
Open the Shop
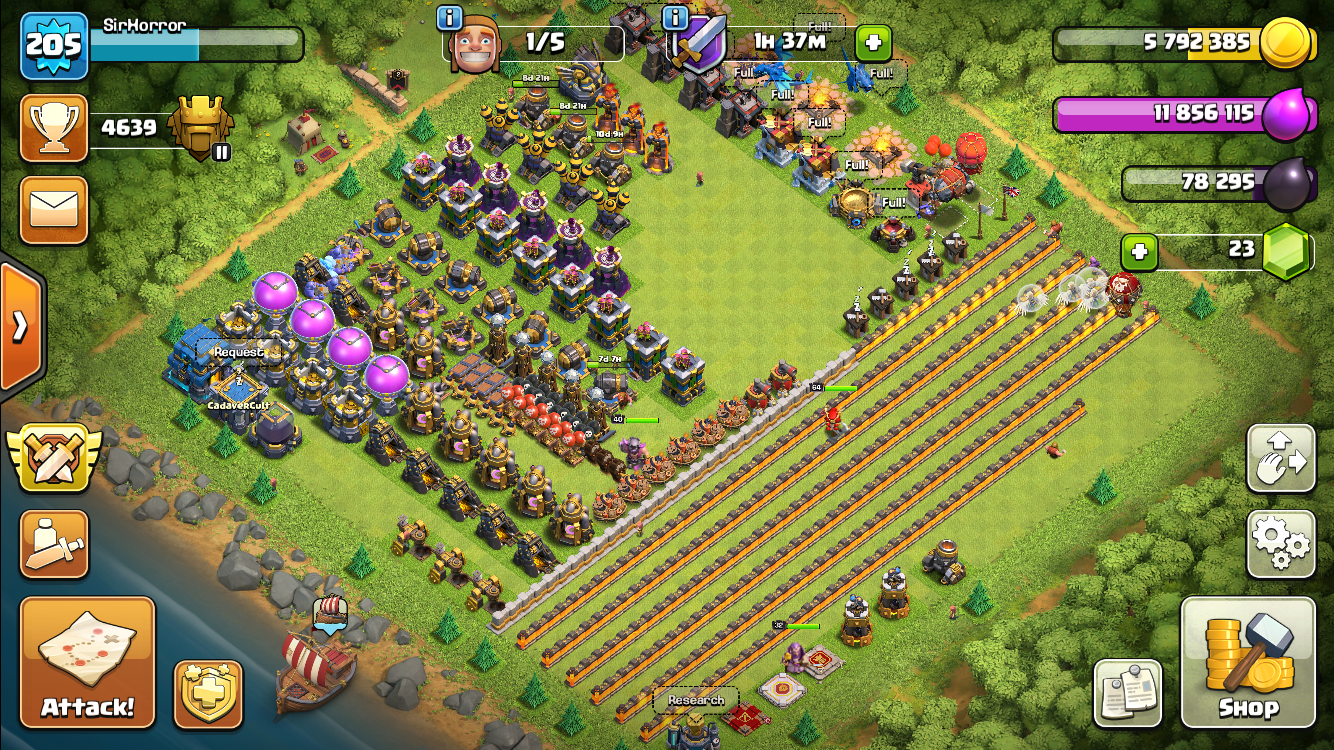1248,662
